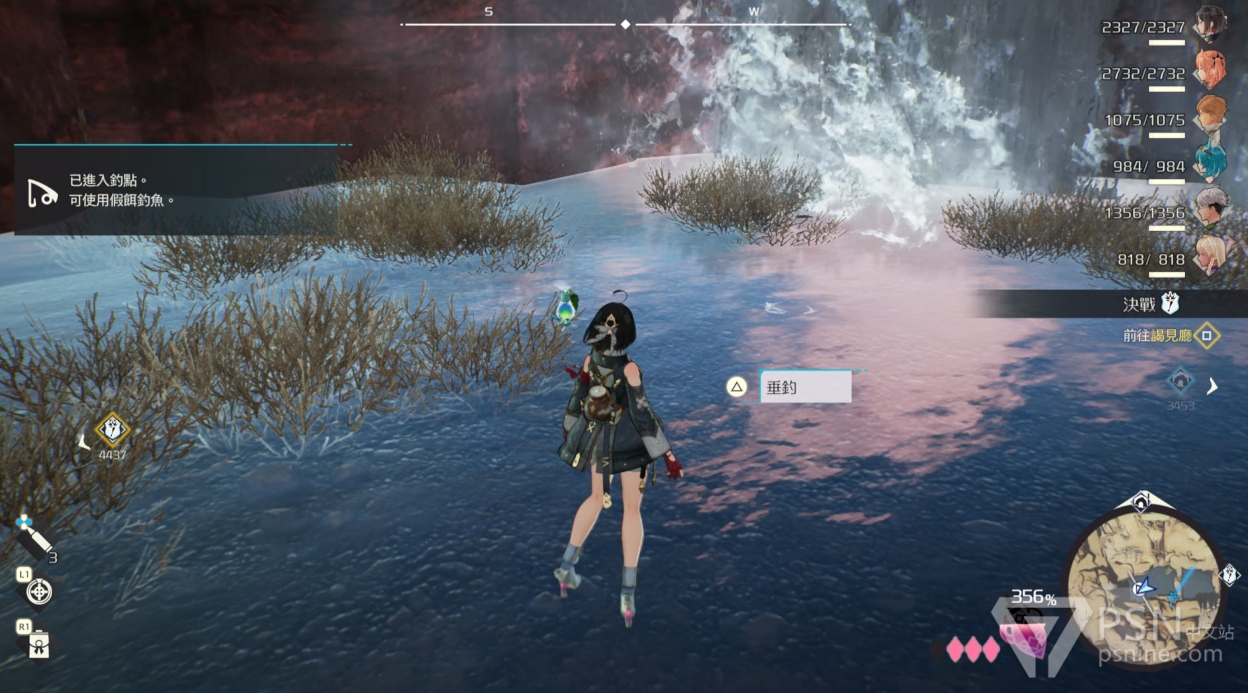
Task: Open the circular minimap
Action: pos(1143,583)
